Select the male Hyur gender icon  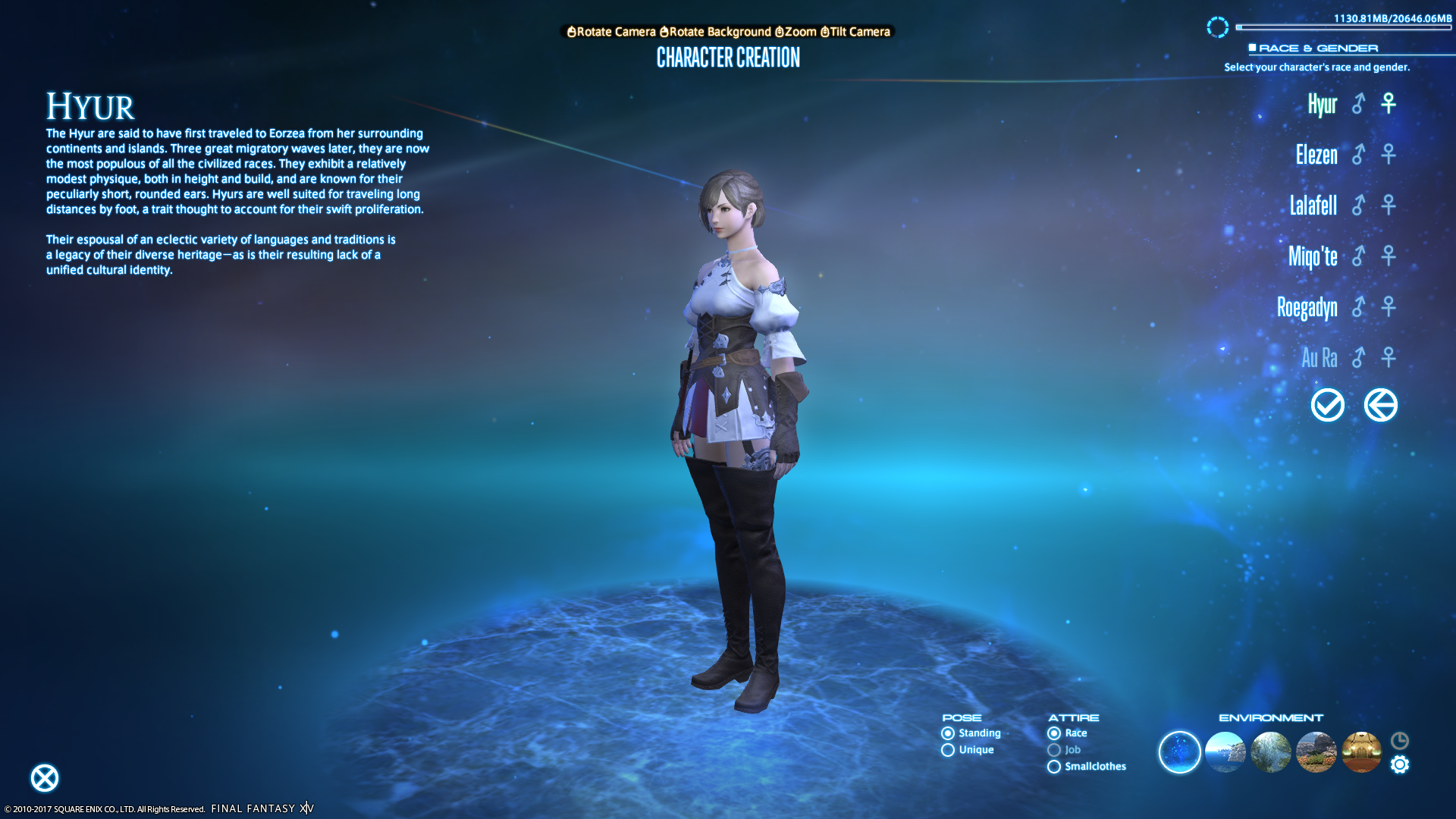point(1358,104)
